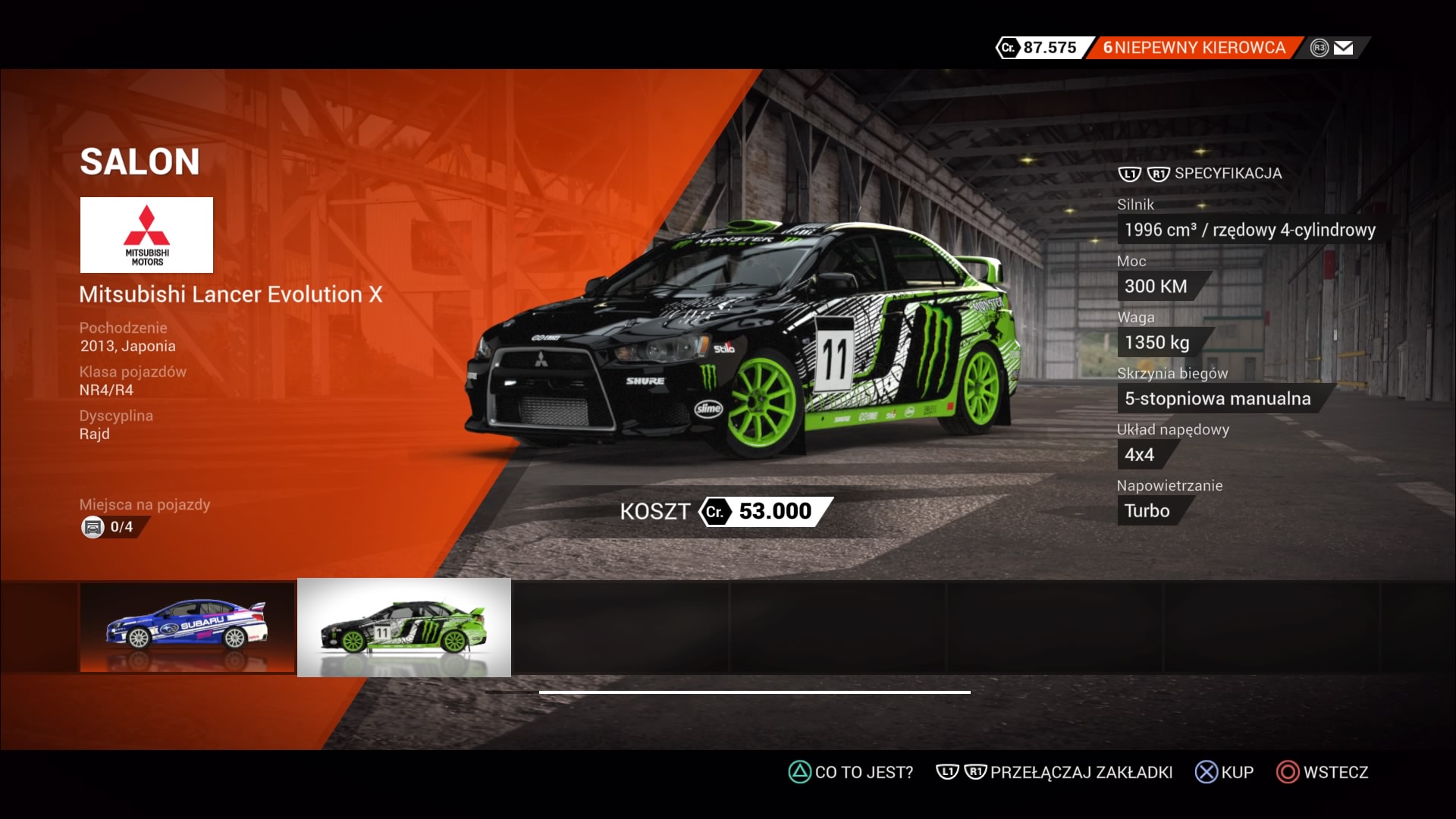
Task: Go back with WSTECZ
Action: tap(1323, 772)
